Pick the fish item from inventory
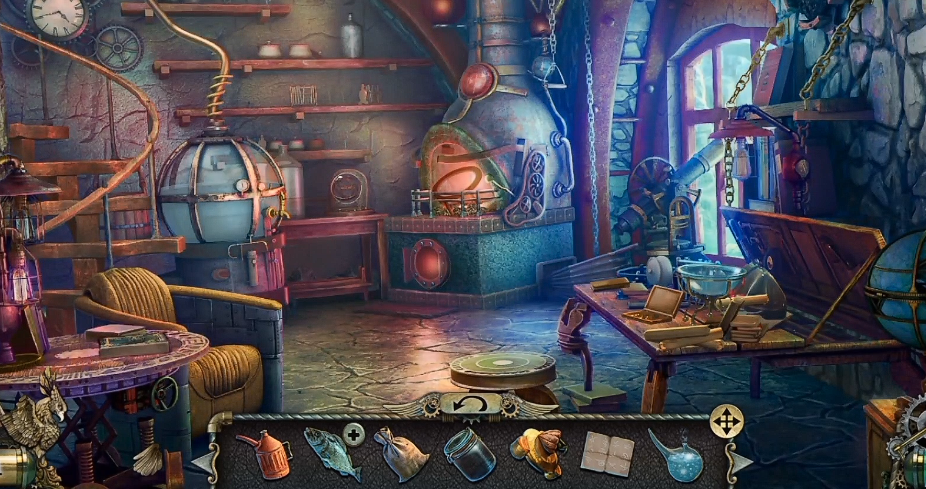The image size is (926, 489). point(329,455)
